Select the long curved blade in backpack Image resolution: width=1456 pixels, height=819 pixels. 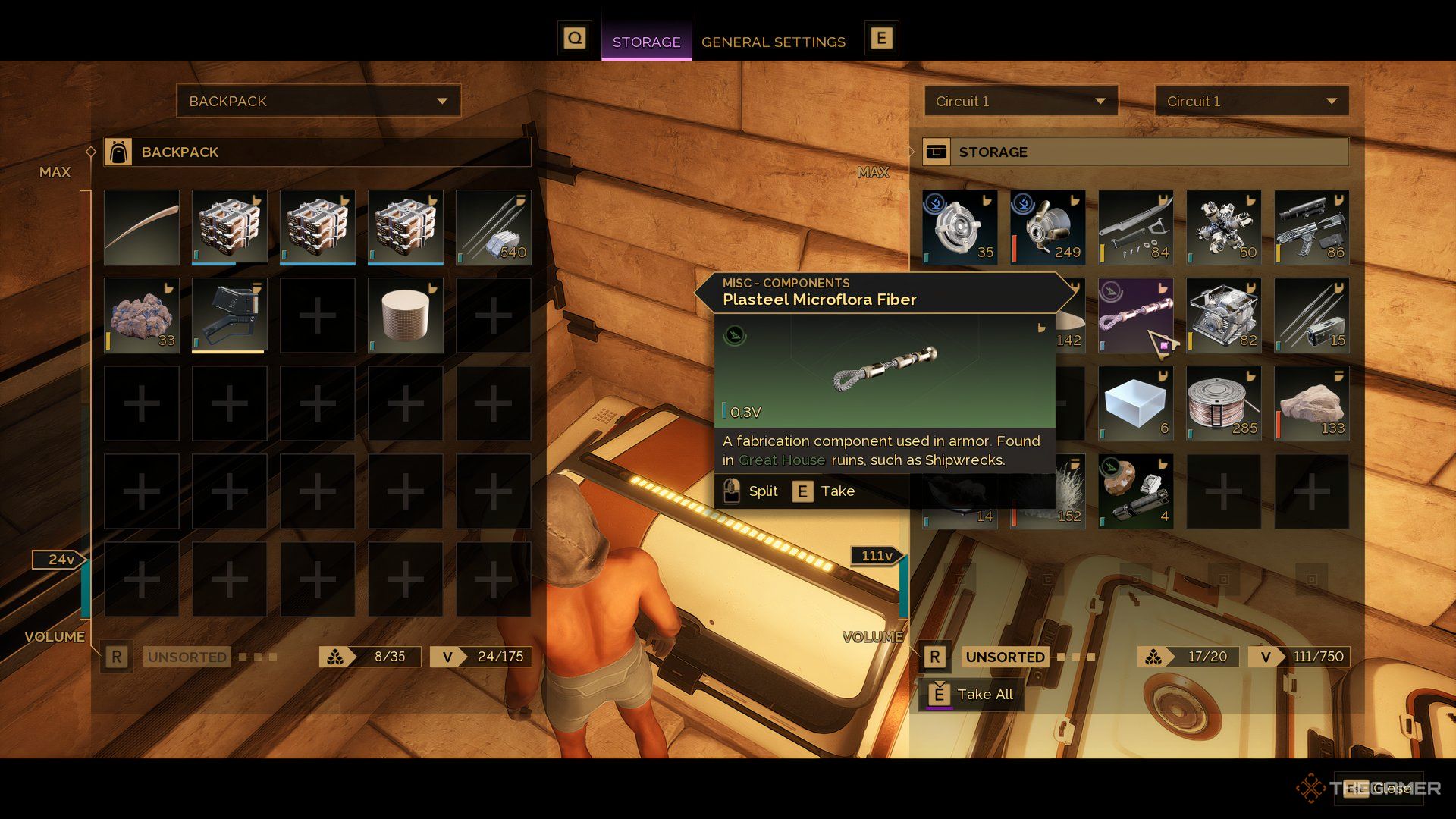click(x=142, y=227)
